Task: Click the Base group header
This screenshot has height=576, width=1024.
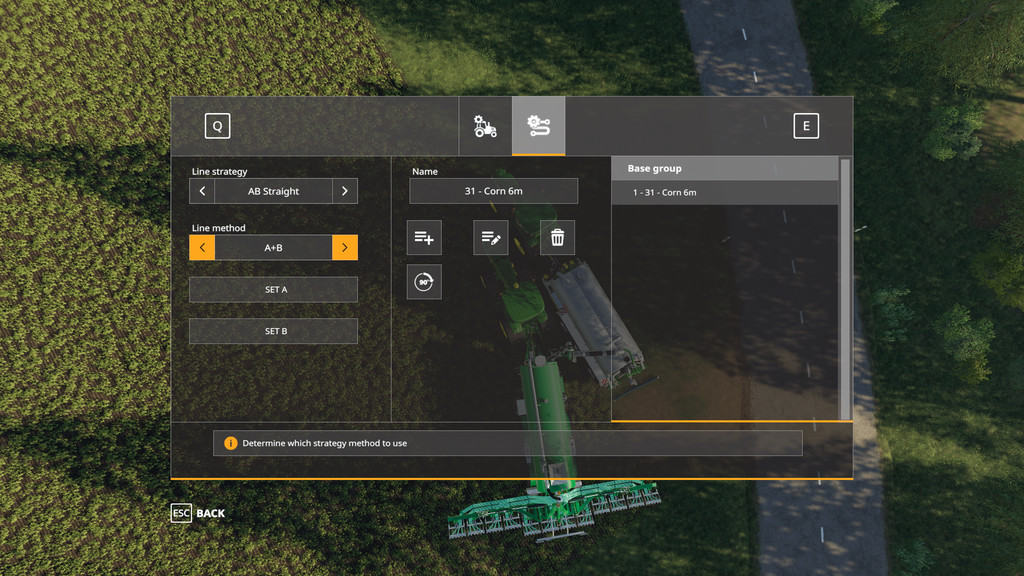Action: (x=725, y=169)
